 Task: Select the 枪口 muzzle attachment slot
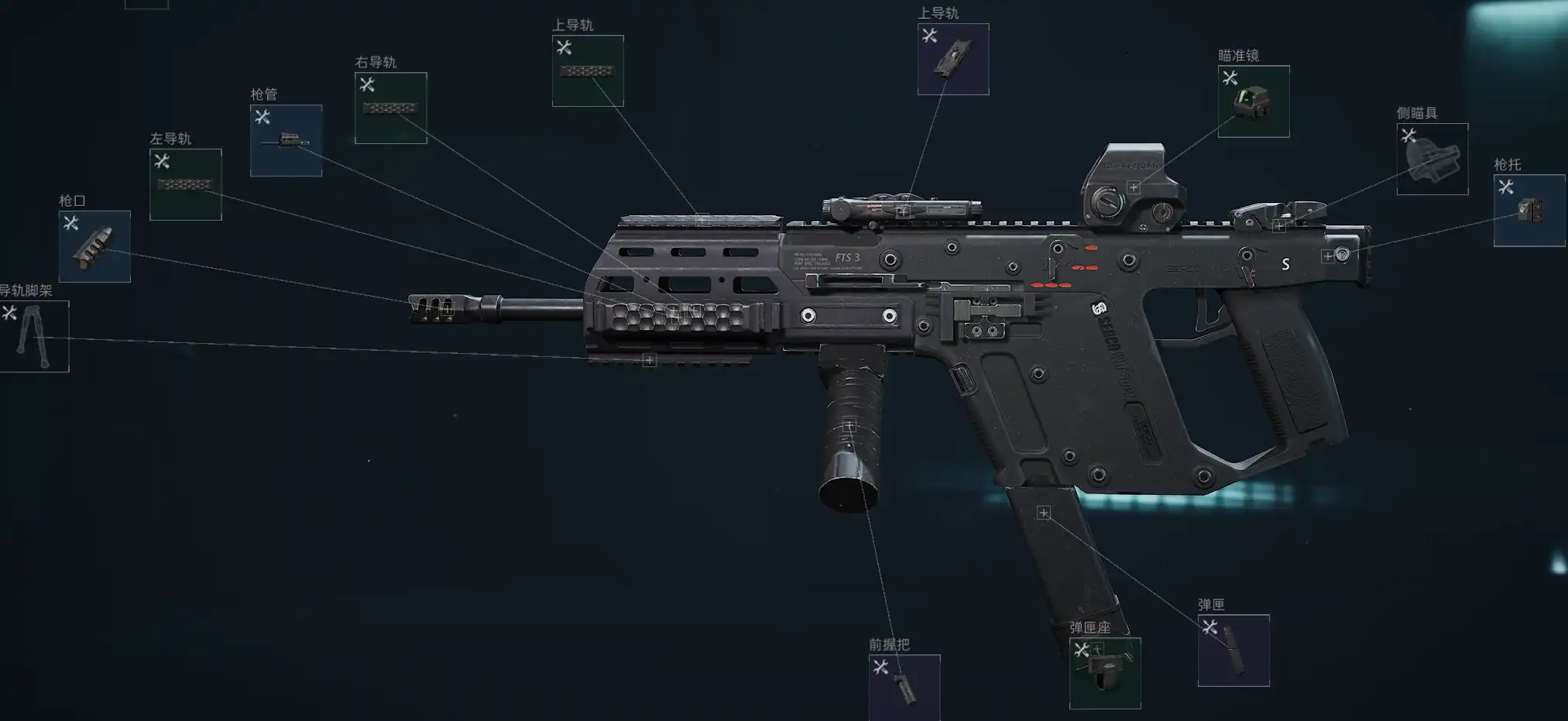[94, 246]
